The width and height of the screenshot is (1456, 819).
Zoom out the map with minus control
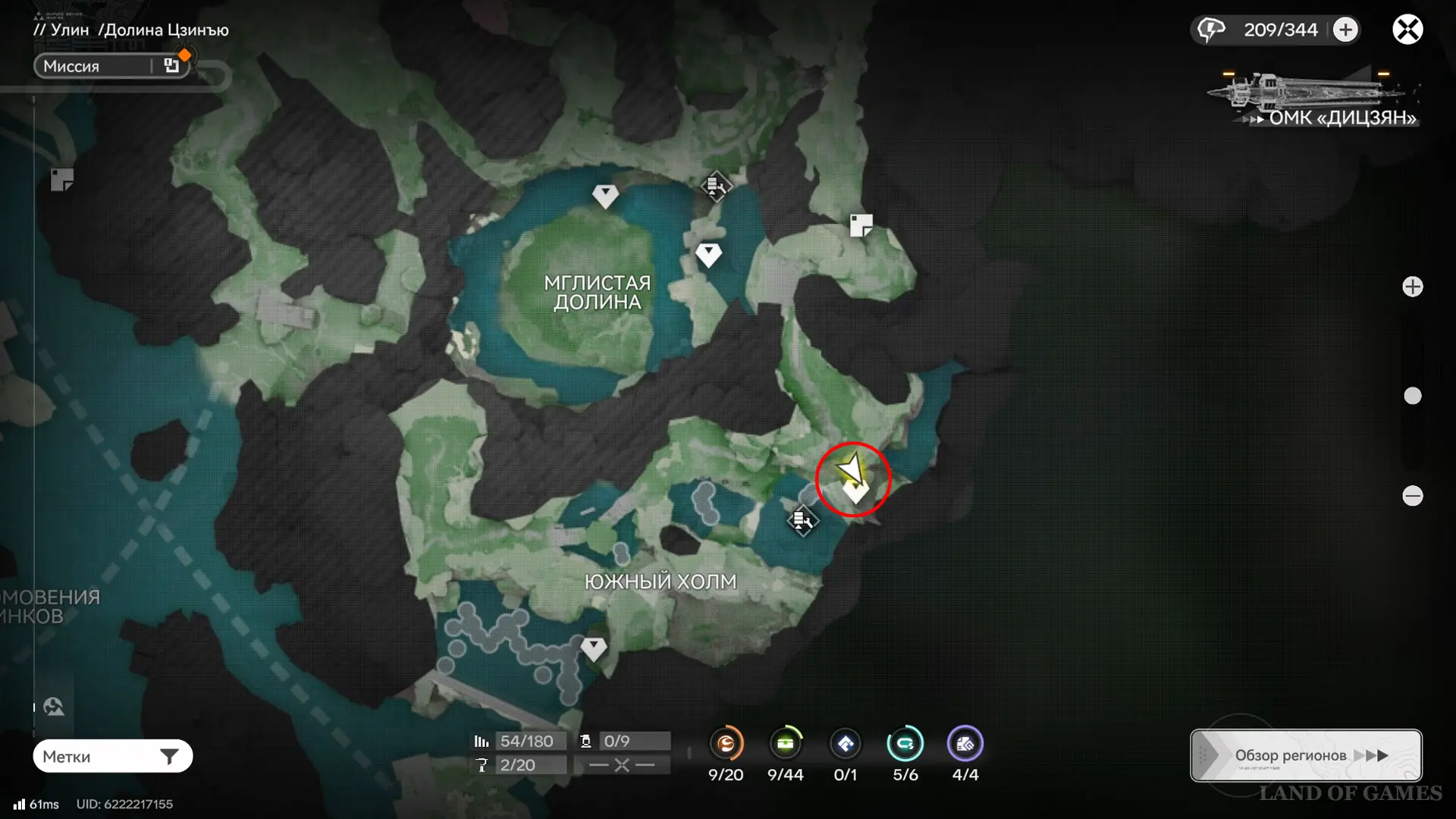coord(1412,496)
